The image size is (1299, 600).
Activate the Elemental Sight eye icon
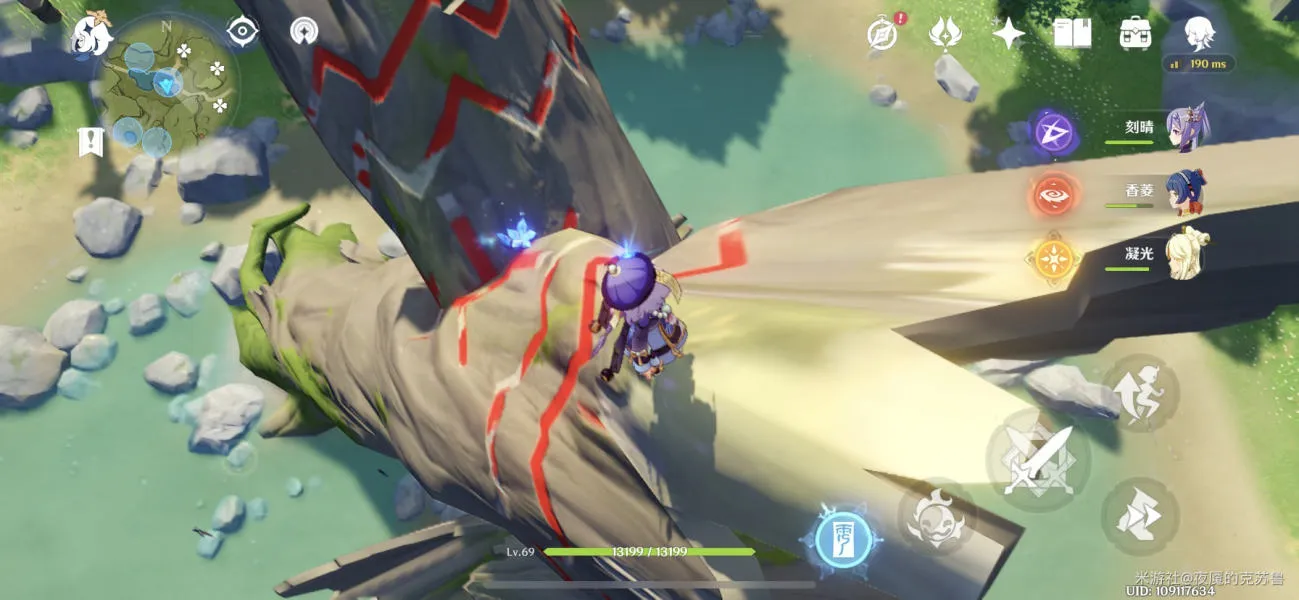pos(242,31)
